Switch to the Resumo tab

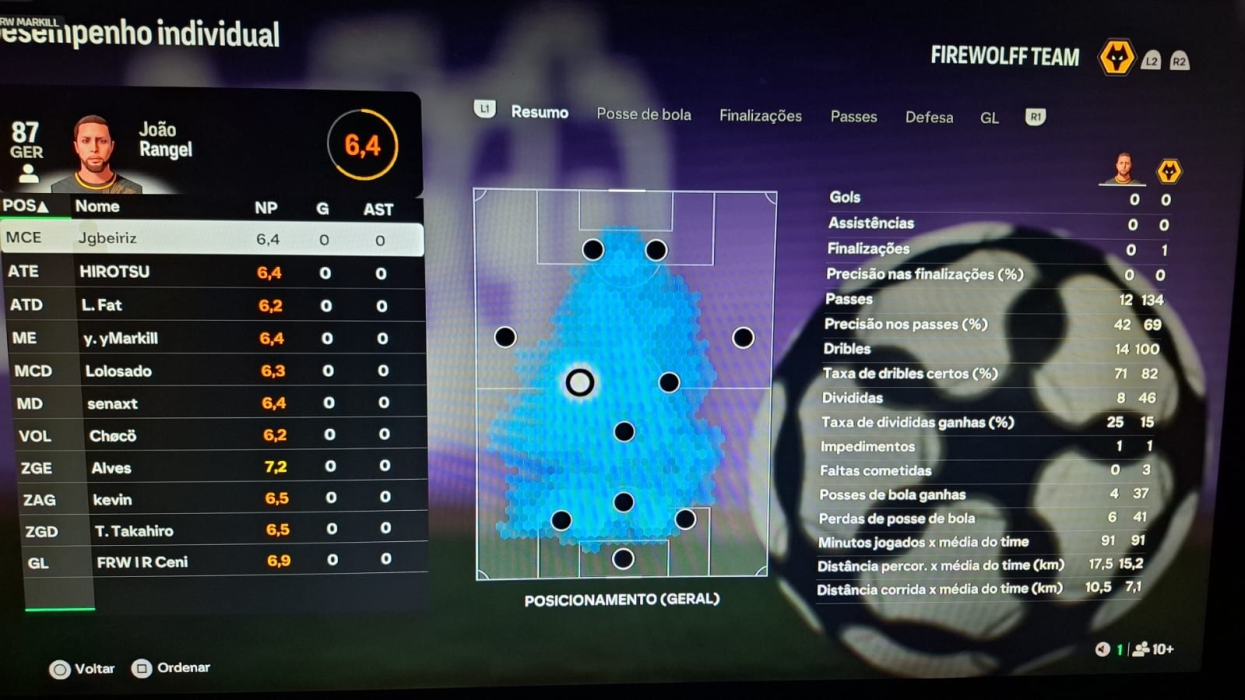[539, 113]
